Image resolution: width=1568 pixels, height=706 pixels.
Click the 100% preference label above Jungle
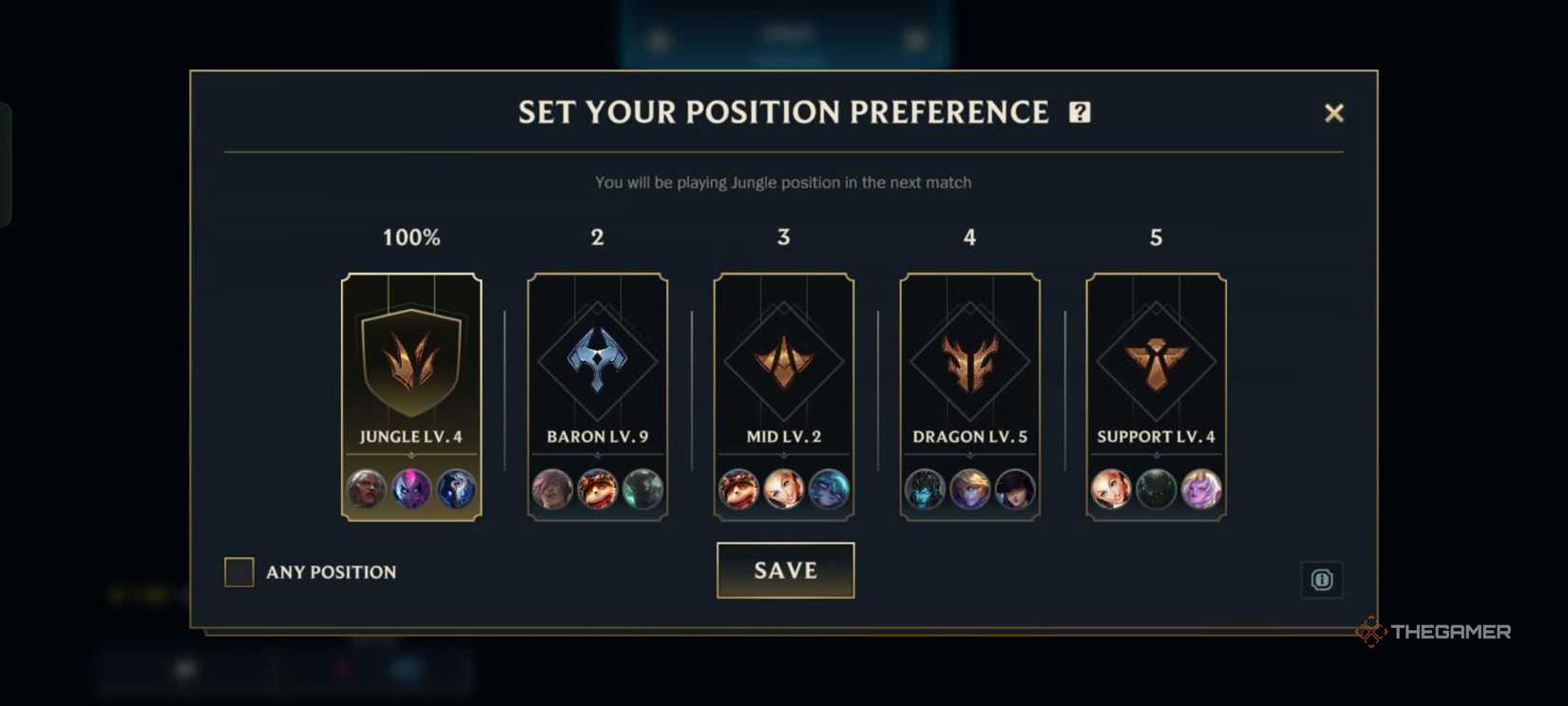pyautogui.click(x=411, y=238)
